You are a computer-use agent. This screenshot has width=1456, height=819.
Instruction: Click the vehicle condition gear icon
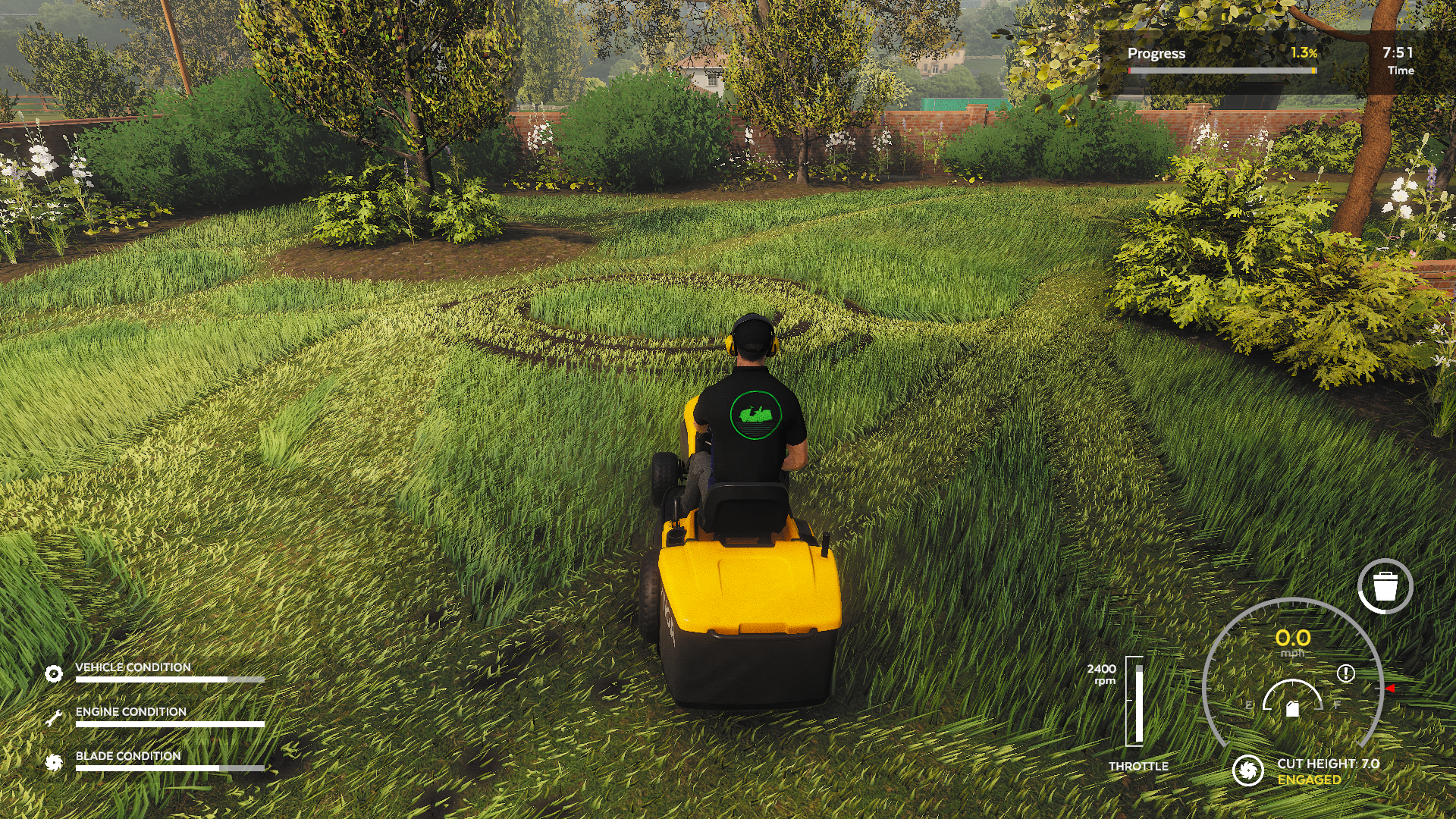coord(54,673)
